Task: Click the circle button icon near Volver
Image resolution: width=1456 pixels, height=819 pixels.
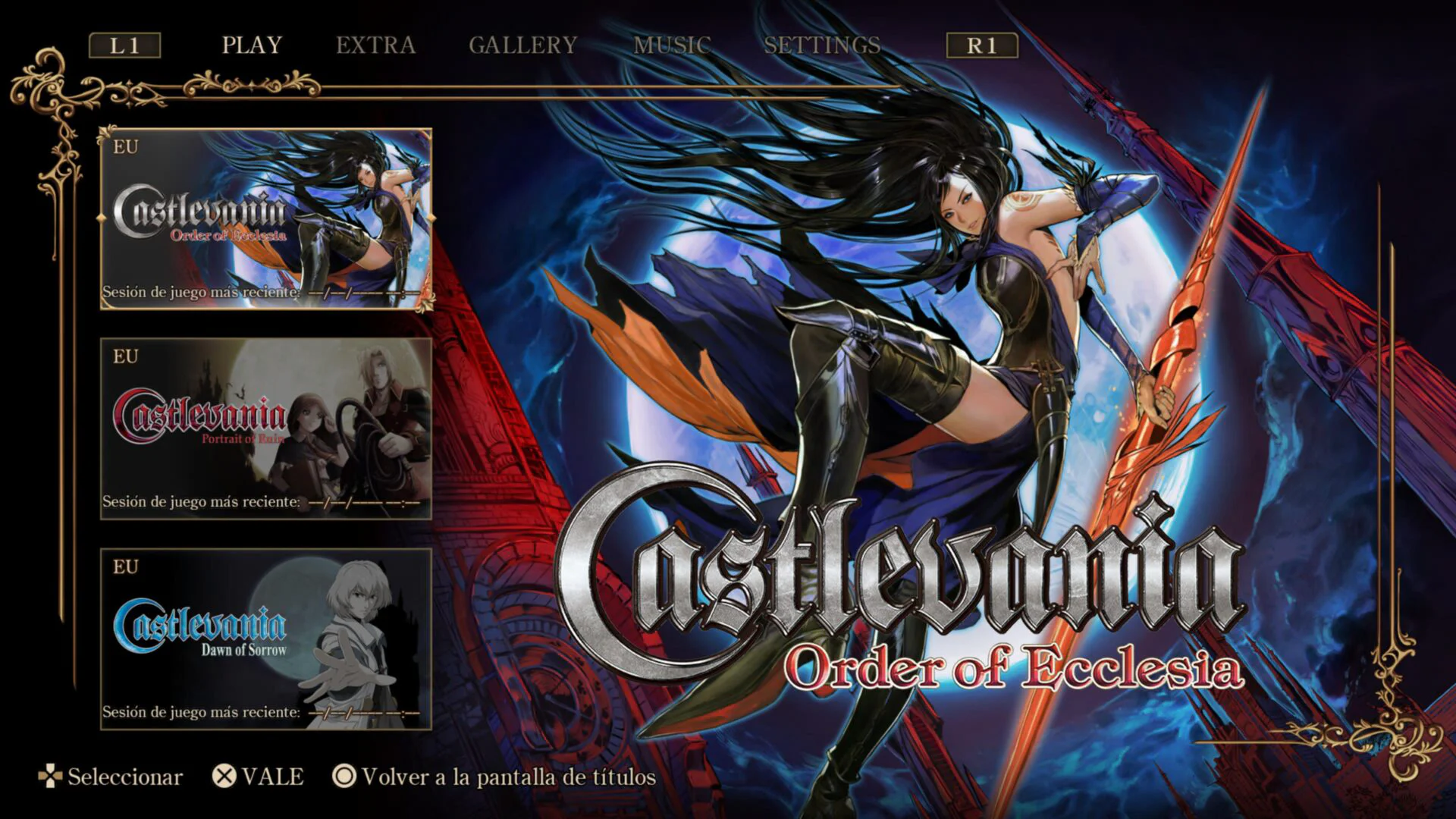Action: pos(343,777)
